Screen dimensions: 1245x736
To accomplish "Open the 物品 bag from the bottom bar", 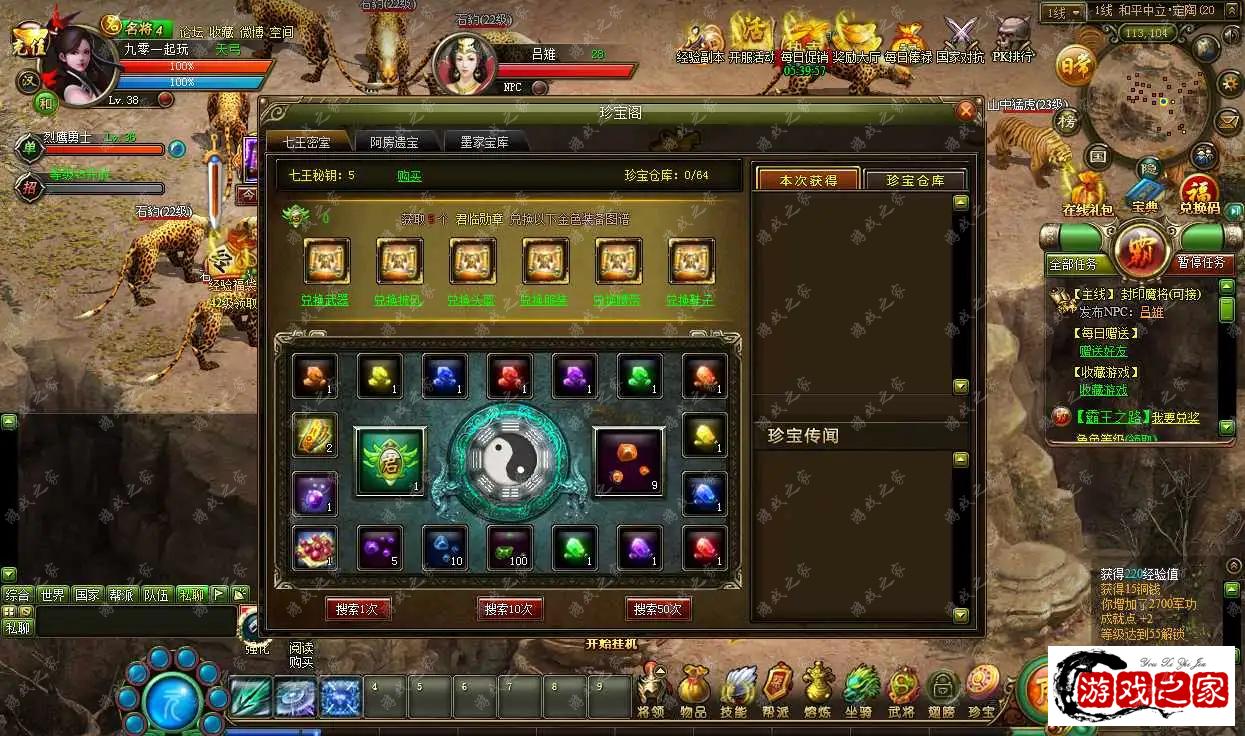I will point(693,691).
